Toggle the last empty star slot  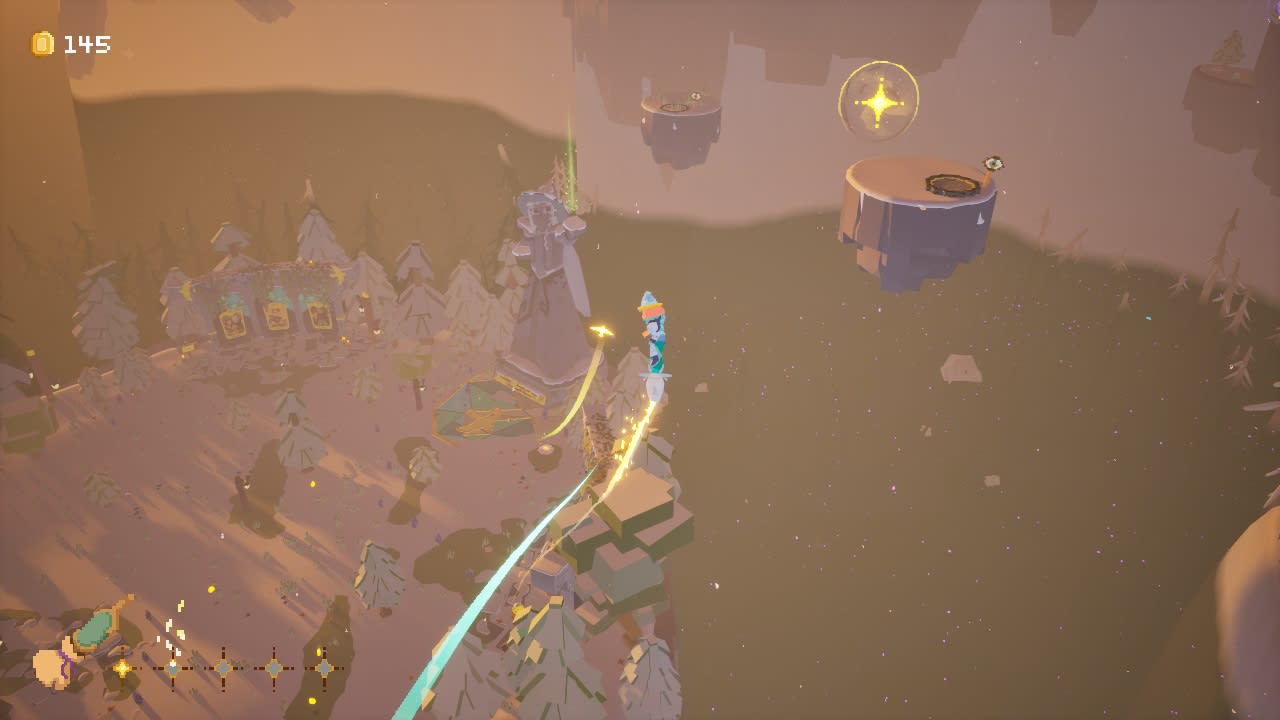[324, 668]
